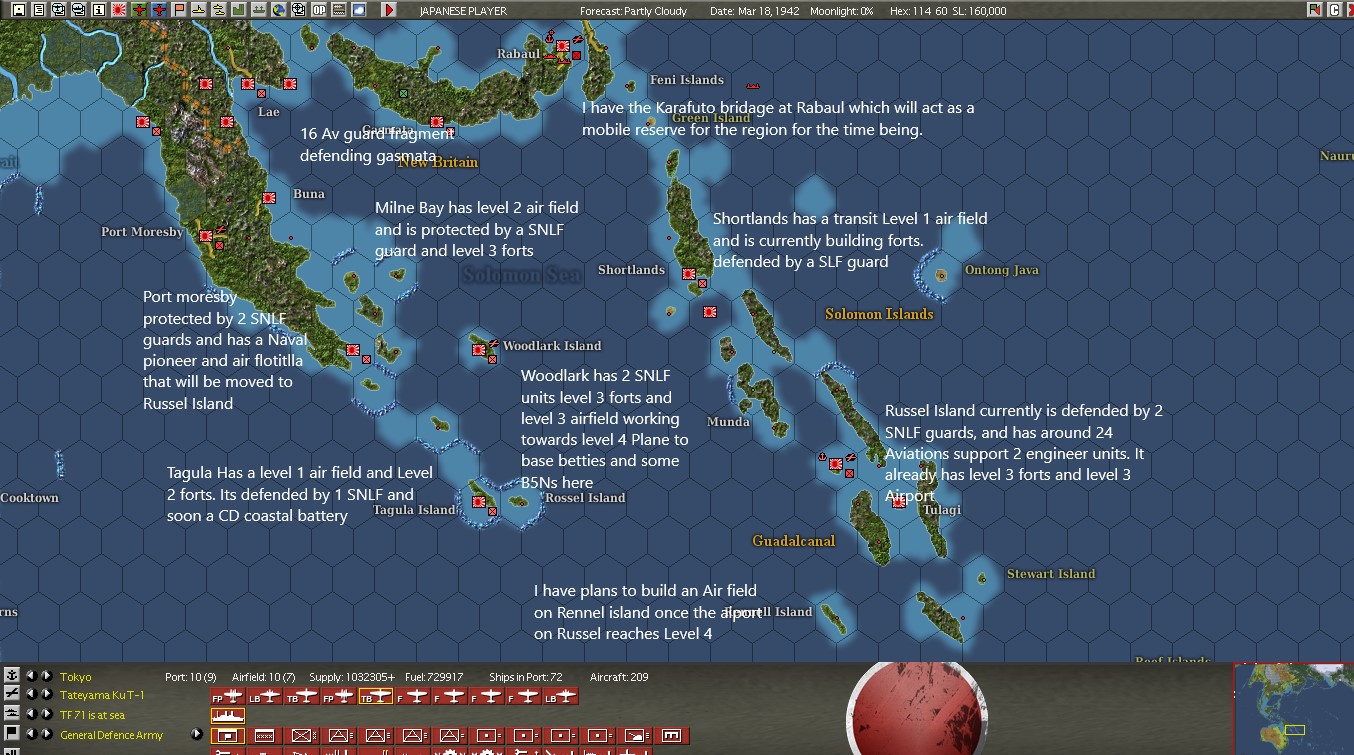This screenshot has width=1354, height=755.
Task: Cycle to the next base beside Tokyo
Action: click(48, 676)
